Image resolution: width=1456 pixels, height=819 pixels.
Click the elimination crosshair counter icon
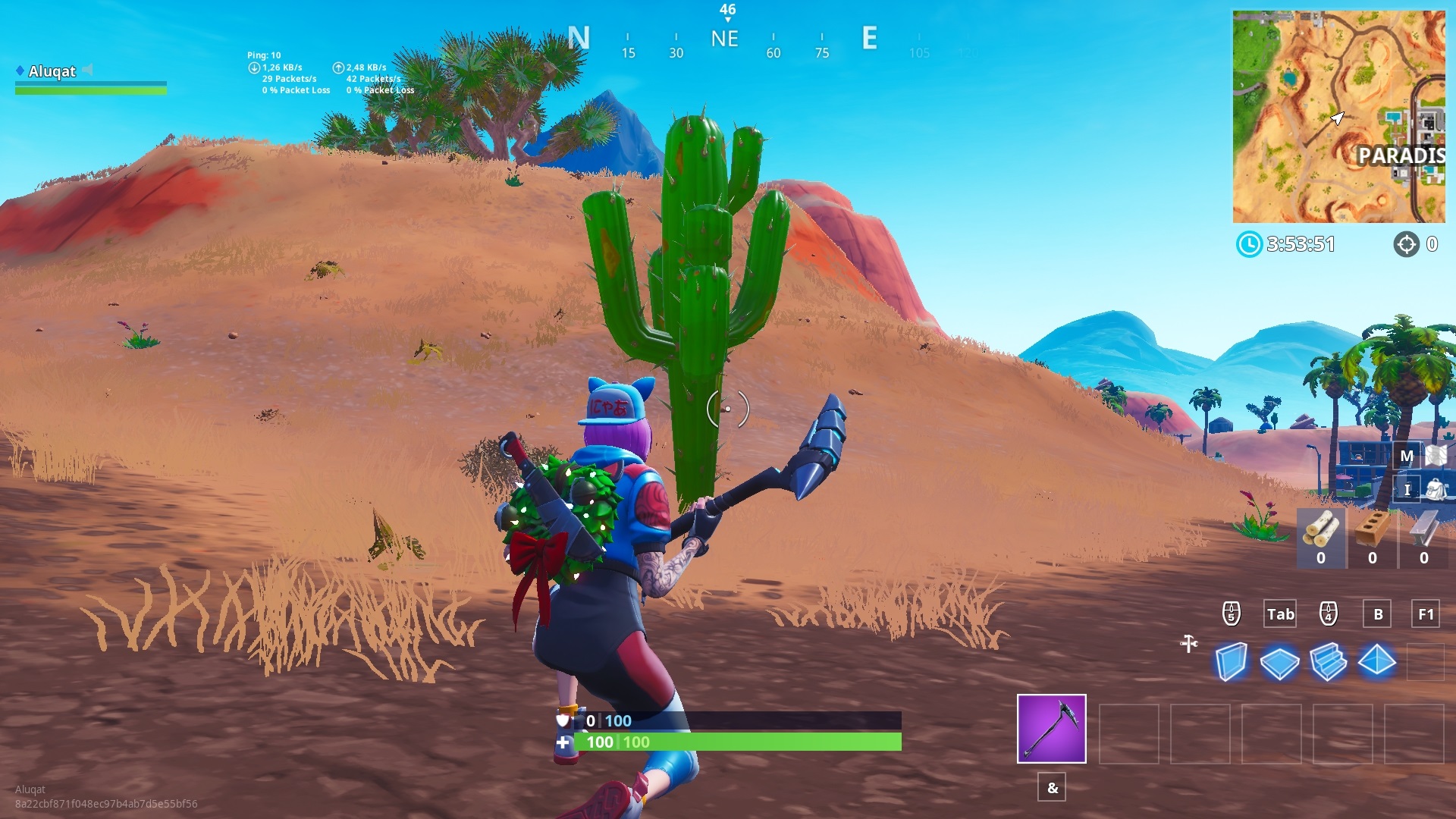pos(1407,244)
